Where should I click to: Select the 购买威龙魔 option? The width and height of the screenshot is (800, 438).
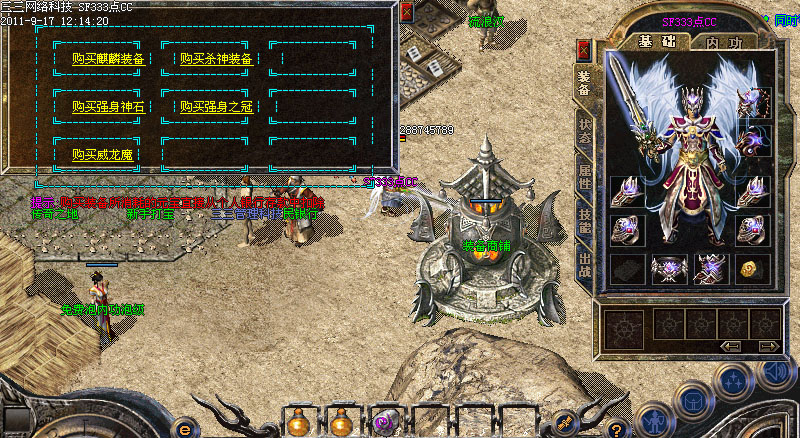pyautogui.click(x=102, y=154)
